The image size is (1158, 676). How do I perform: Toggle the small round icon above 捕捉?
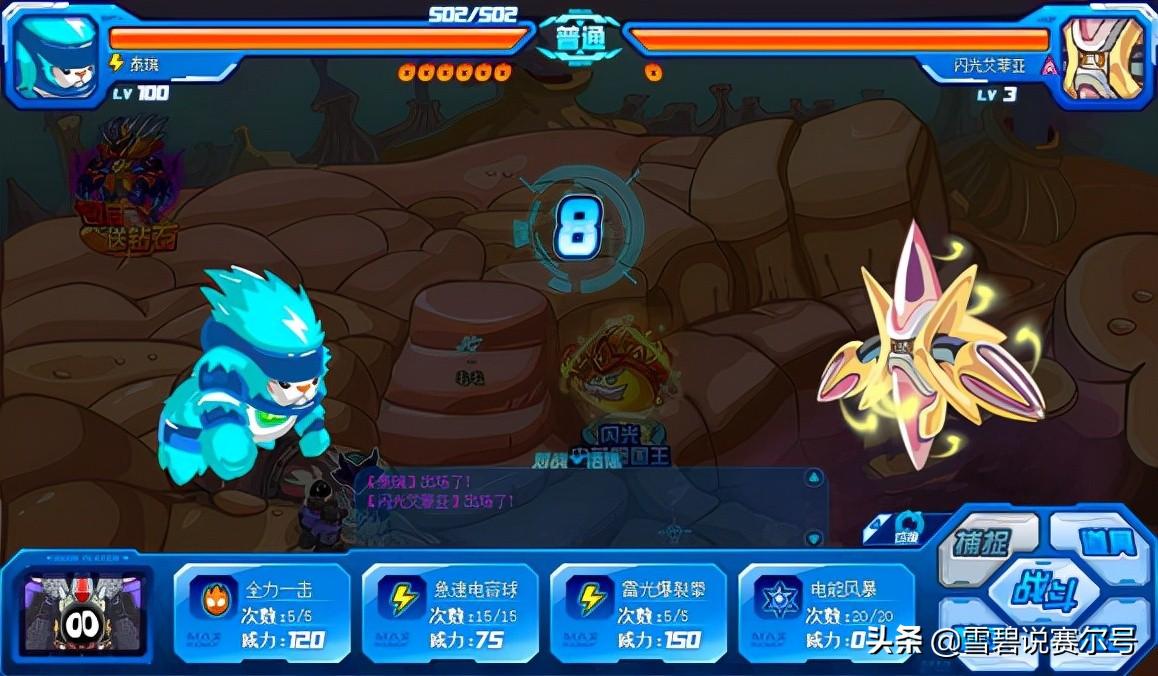[907, 527]
